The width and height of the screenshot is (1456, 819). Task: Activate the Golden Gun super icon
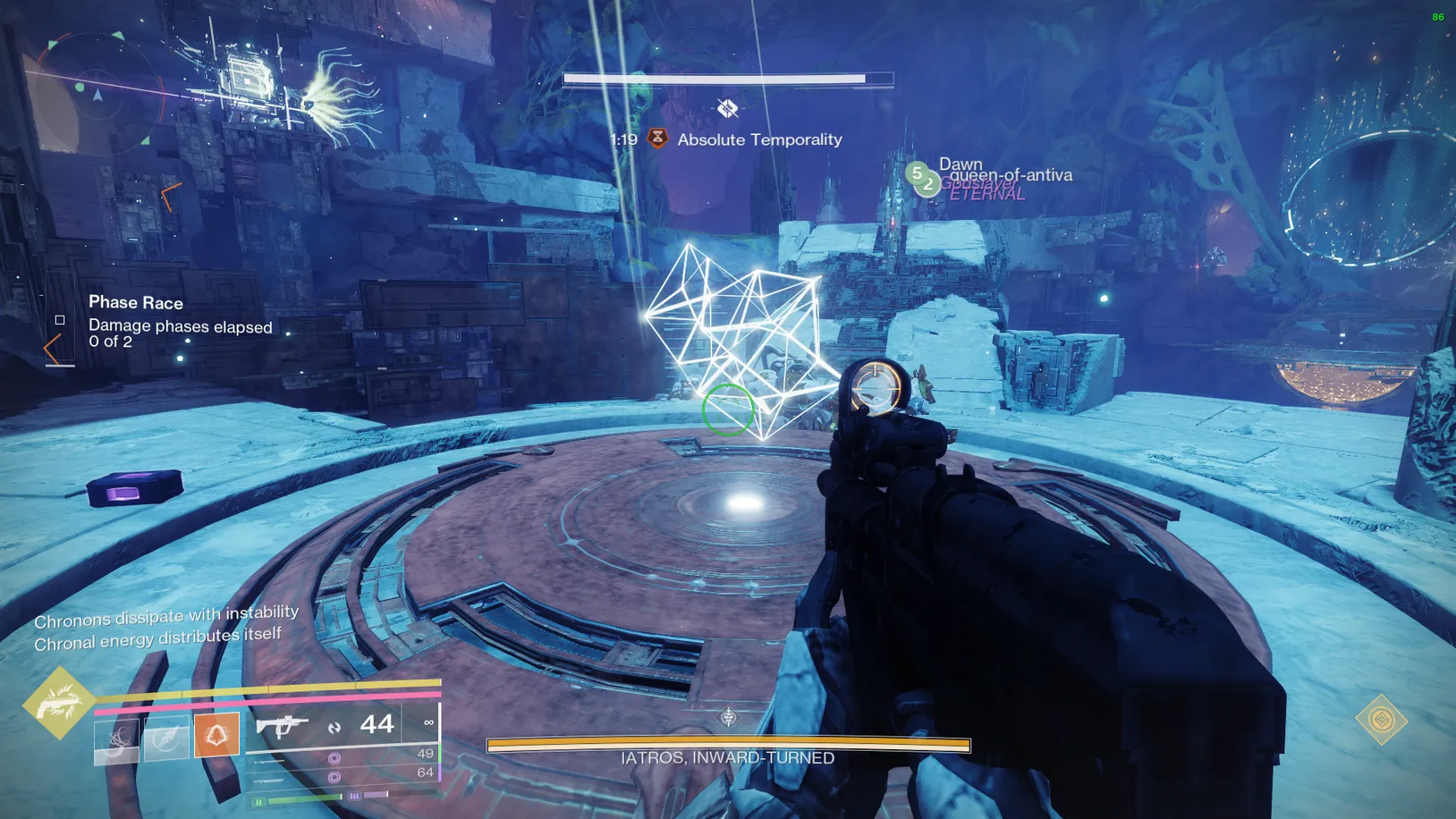click(59, 703)
